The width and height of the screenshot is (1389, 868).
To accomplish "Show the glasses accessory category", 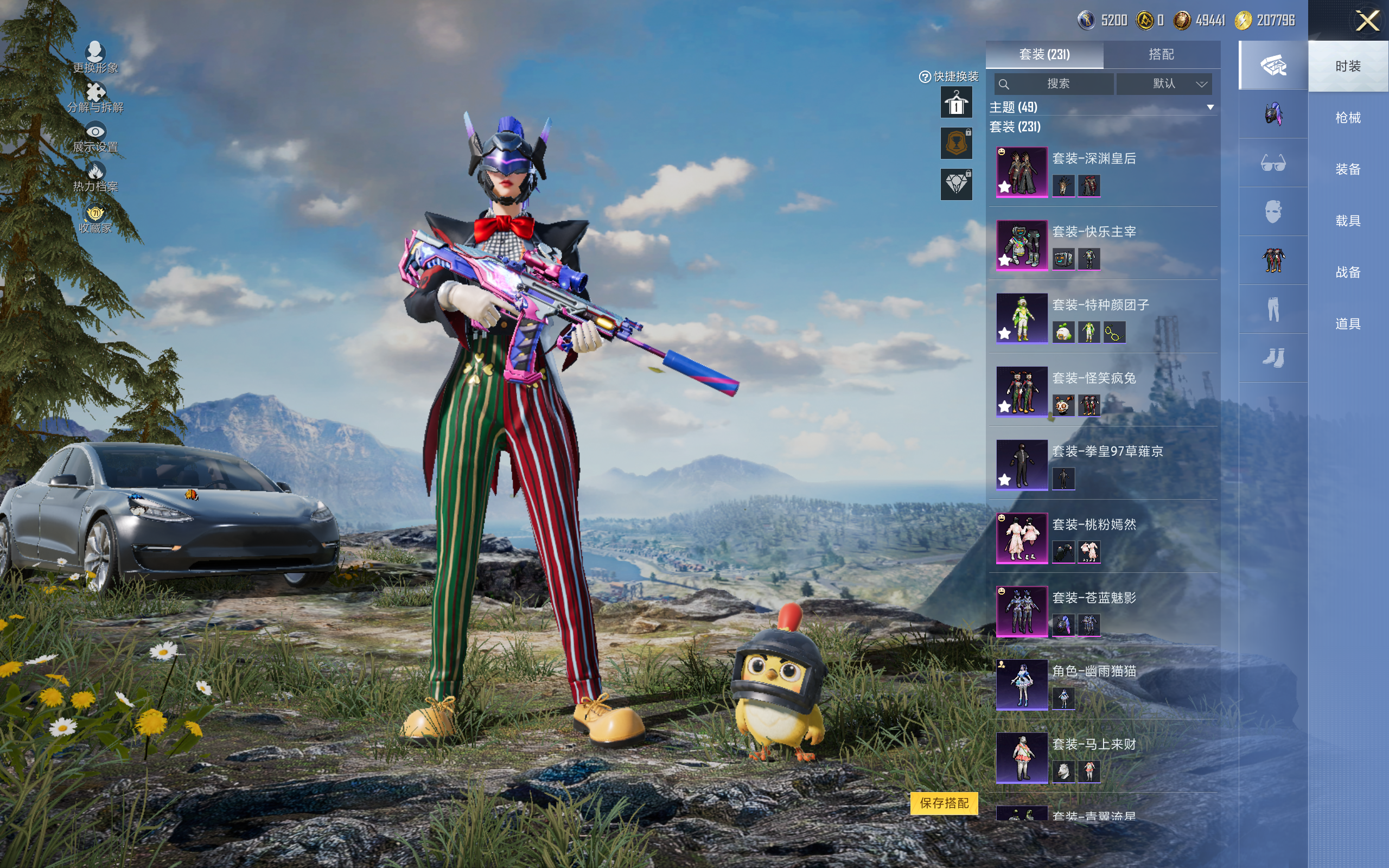I will [1272, 164].
